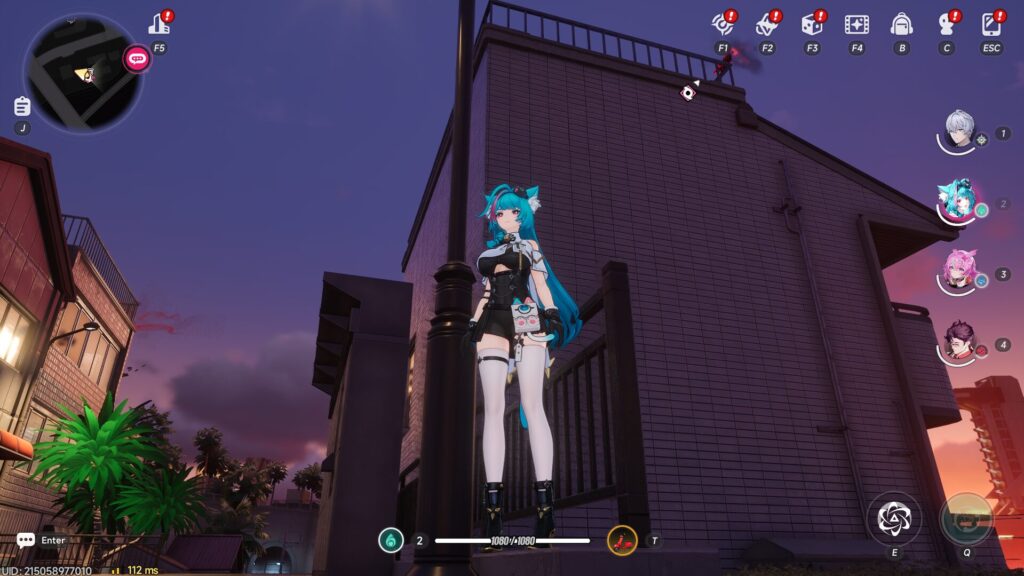
Task: Open the city buildings icon
Action: tap(159, 24)
